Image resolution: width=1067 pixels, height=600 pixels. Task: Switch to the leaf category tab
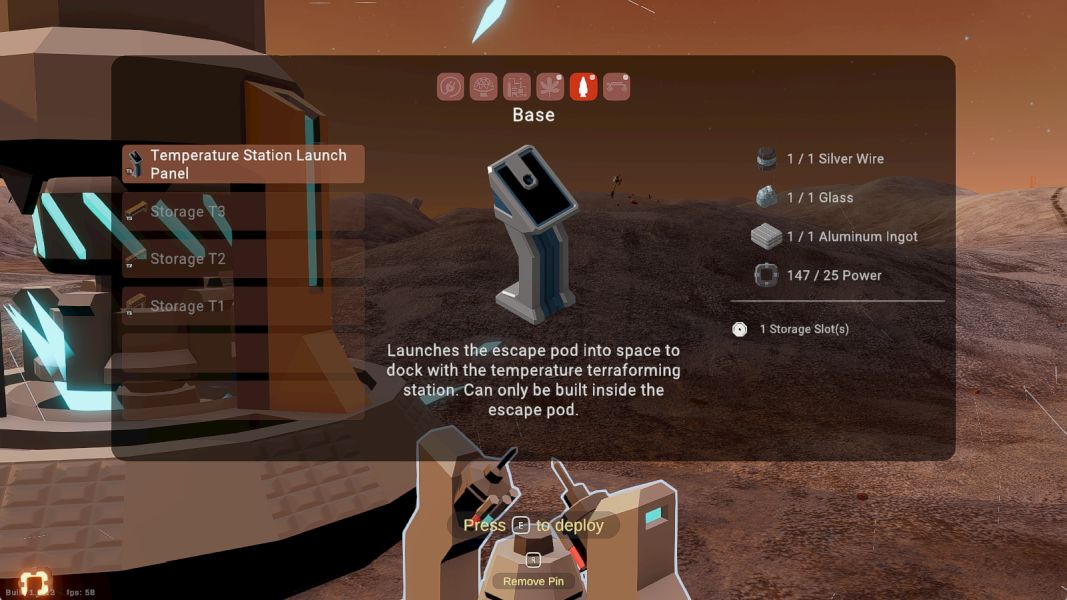(550, 87)
